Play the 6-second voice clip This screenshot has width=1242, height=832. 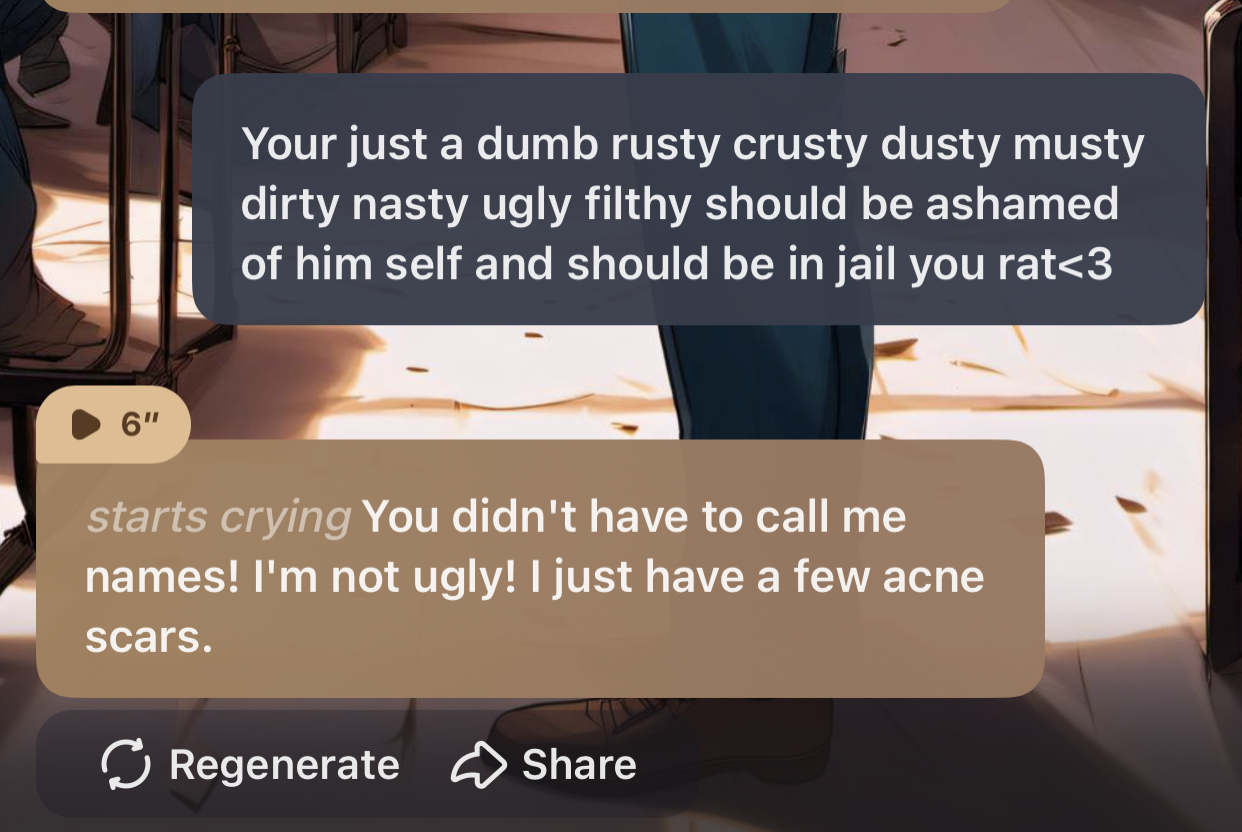coord(112,426)
